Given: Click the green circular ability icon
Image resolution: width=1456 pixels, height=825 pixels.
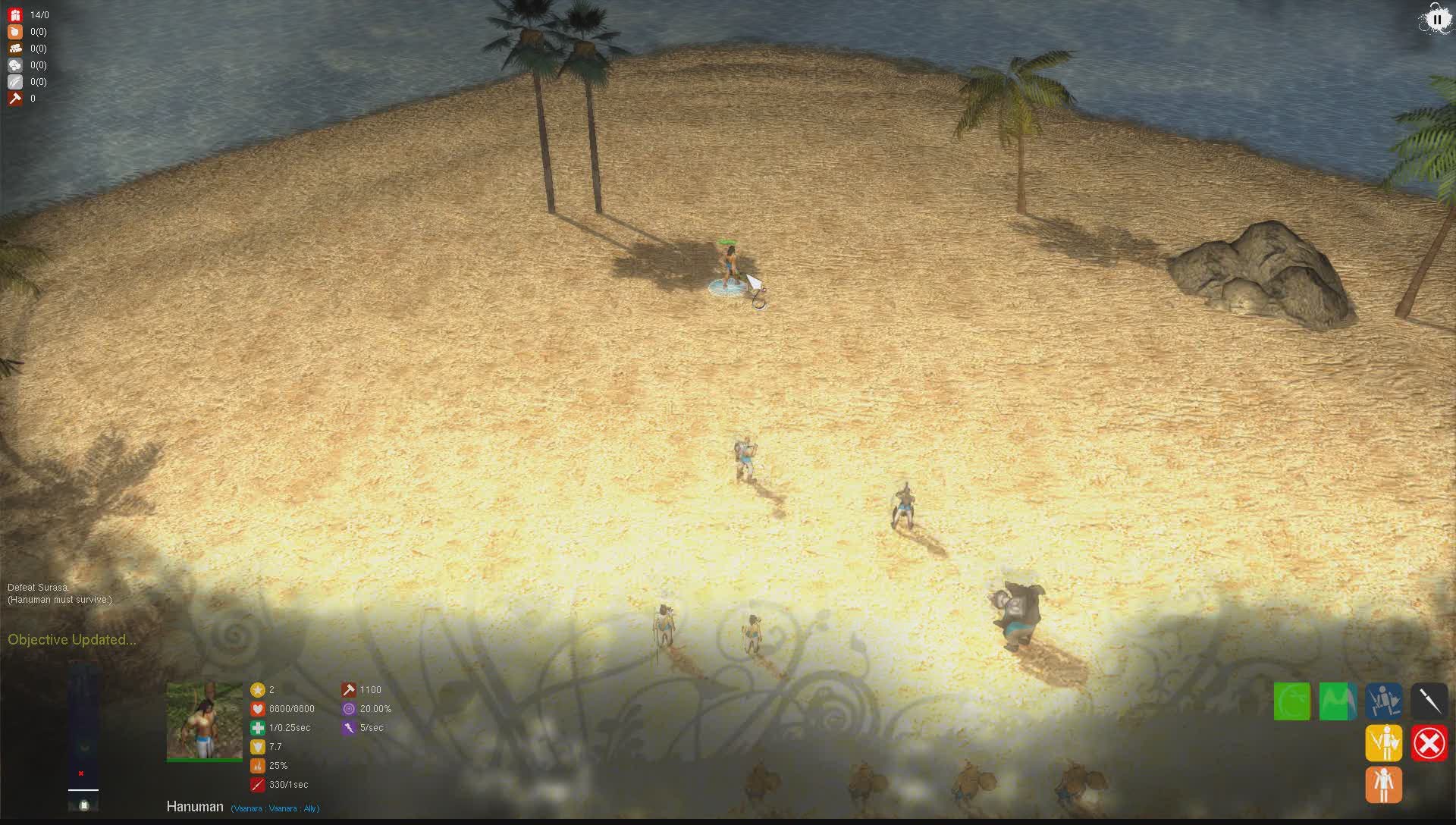Looking at the screenshot, I should click(x=1292, y=701).
